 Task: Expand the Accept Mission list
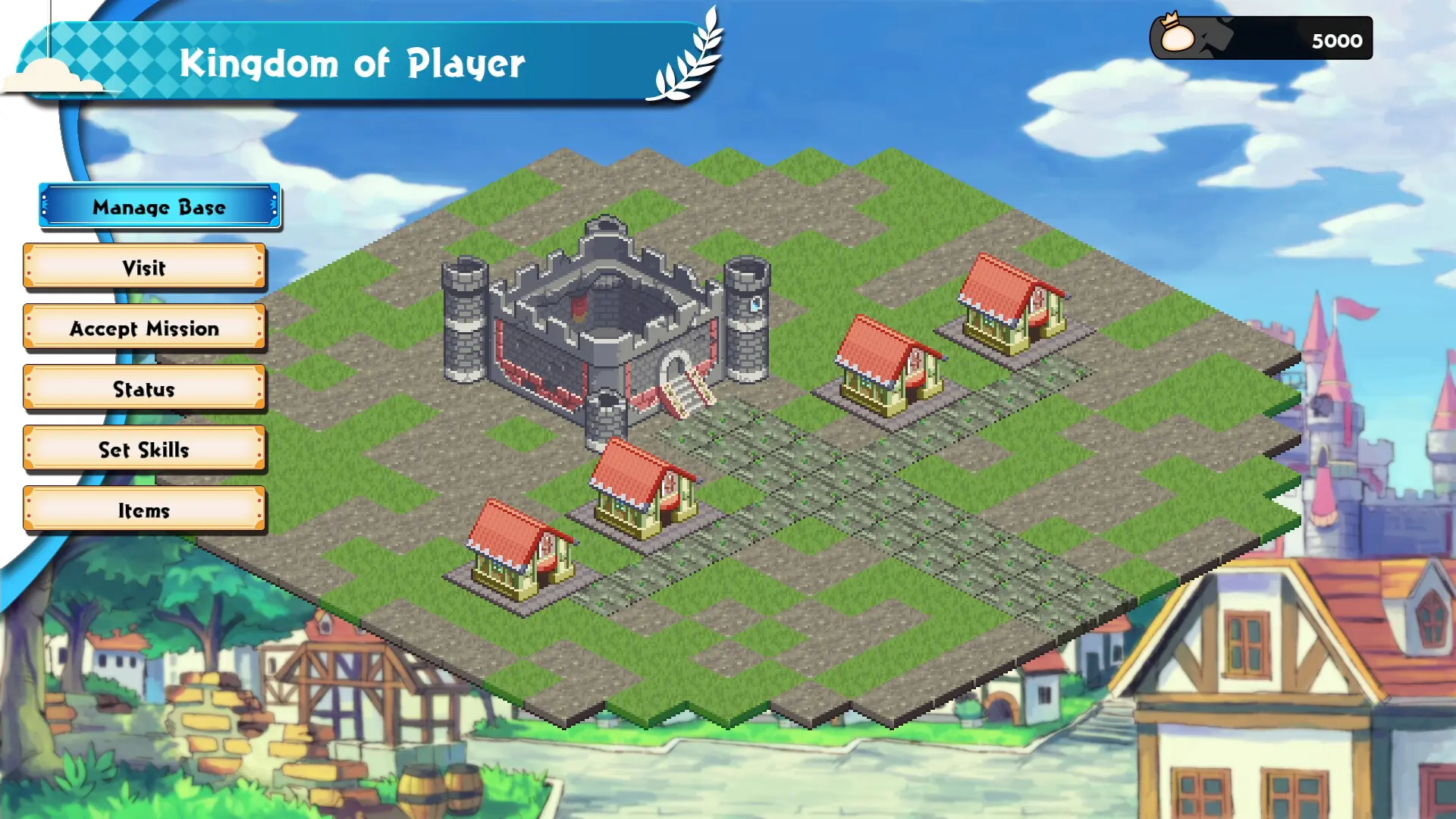tap(144, 328)
